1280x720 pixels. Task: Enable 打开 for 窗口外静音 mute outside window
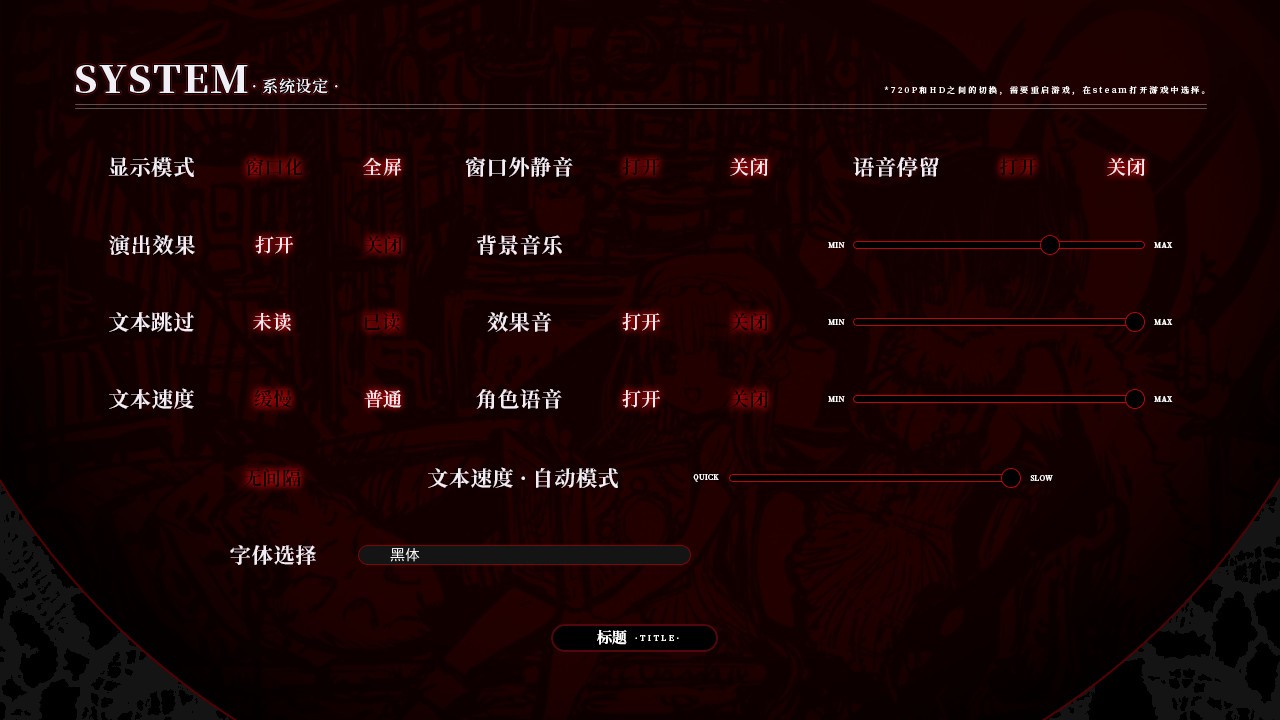coord(641,167)
